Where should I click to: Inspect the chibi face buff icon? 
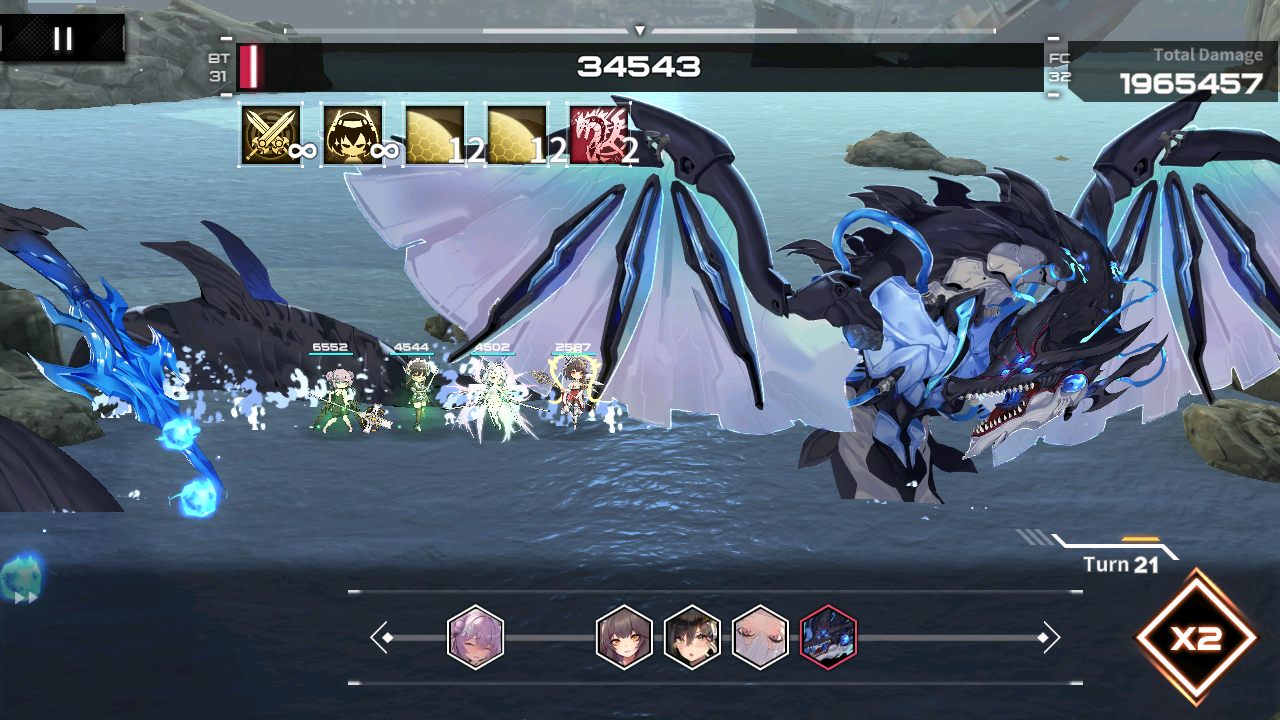click(x=353, y=135)
